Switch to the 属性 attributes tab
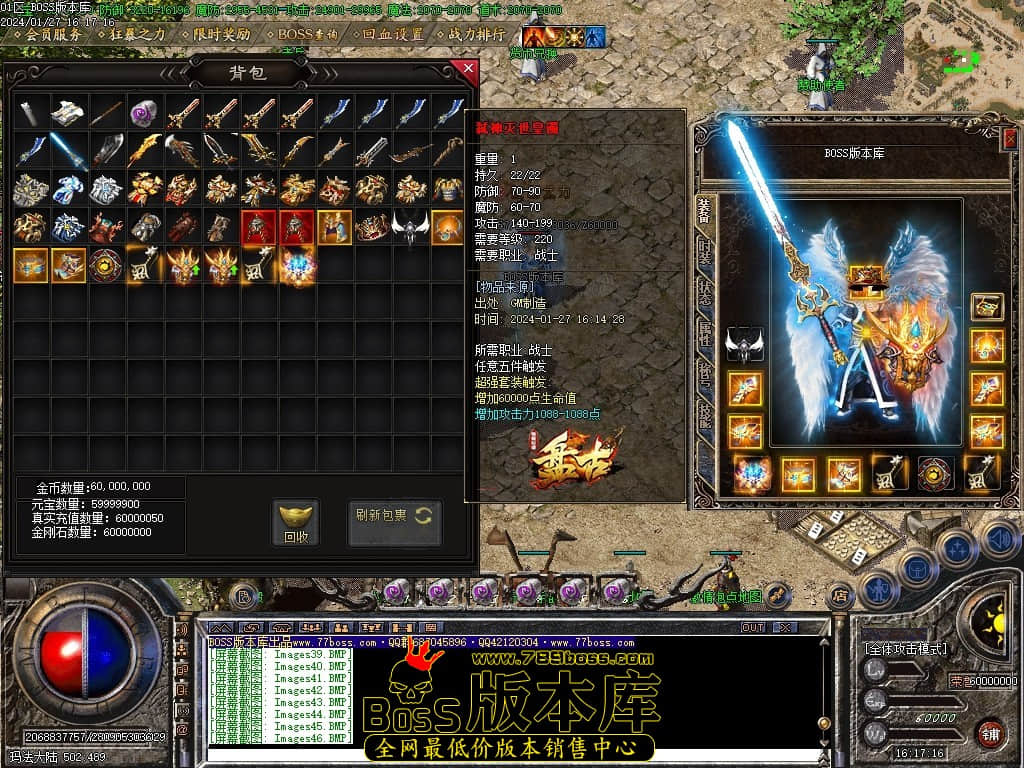 [705, 334]
